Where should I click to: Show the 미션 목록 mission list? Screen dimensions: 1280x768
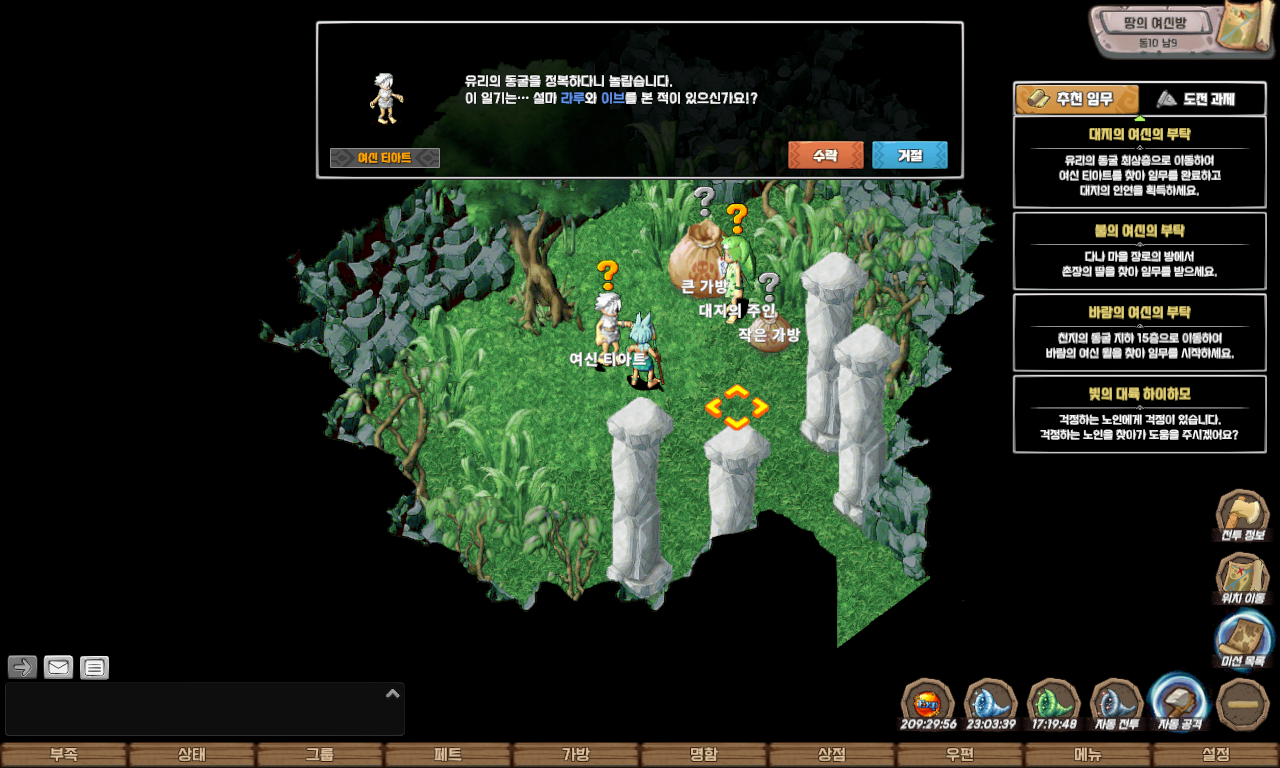[x=1243, y=641]
